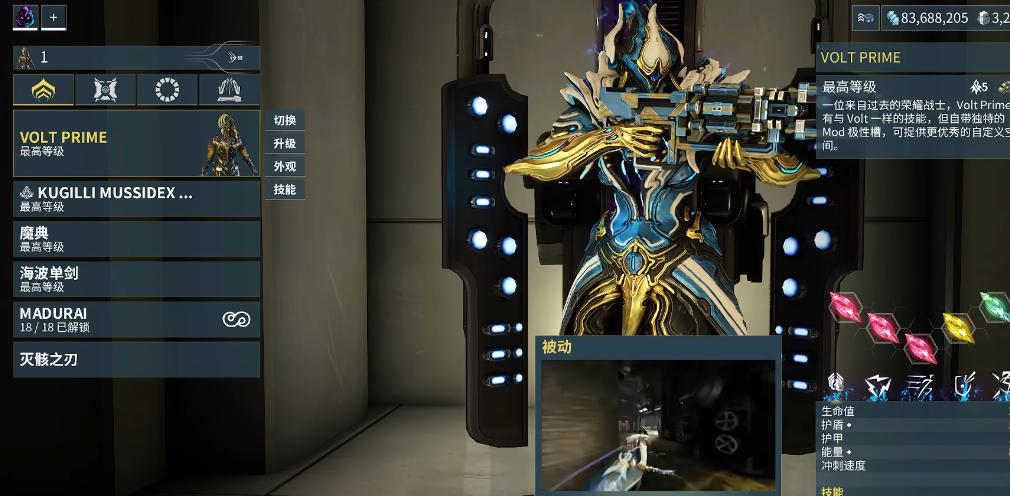The image size is (1010, 496).
Task: Select the 灭骸之刃 slot
Action: click(136, 359)
